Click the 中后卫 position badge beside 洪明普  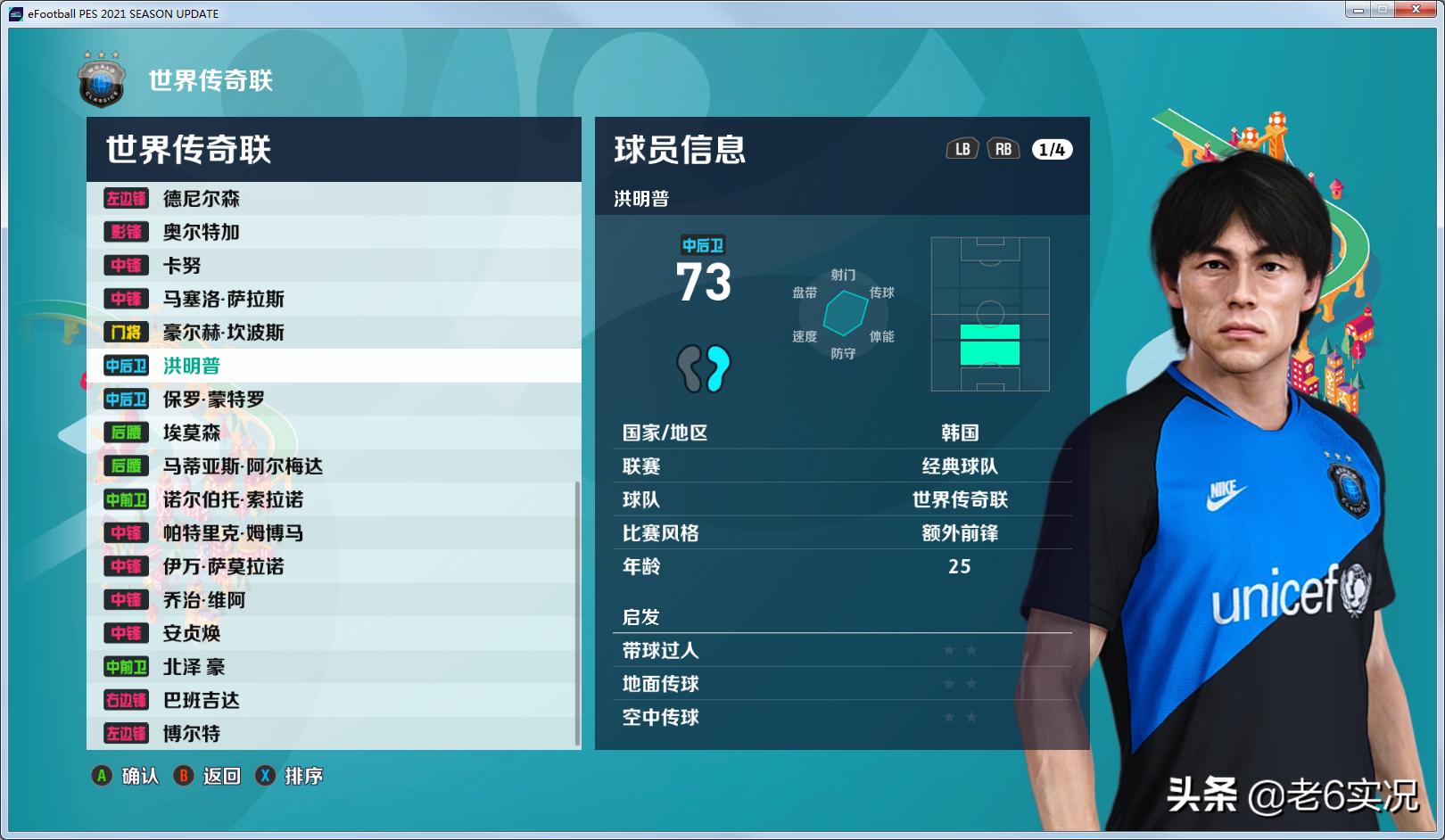(x=126, y=366)
